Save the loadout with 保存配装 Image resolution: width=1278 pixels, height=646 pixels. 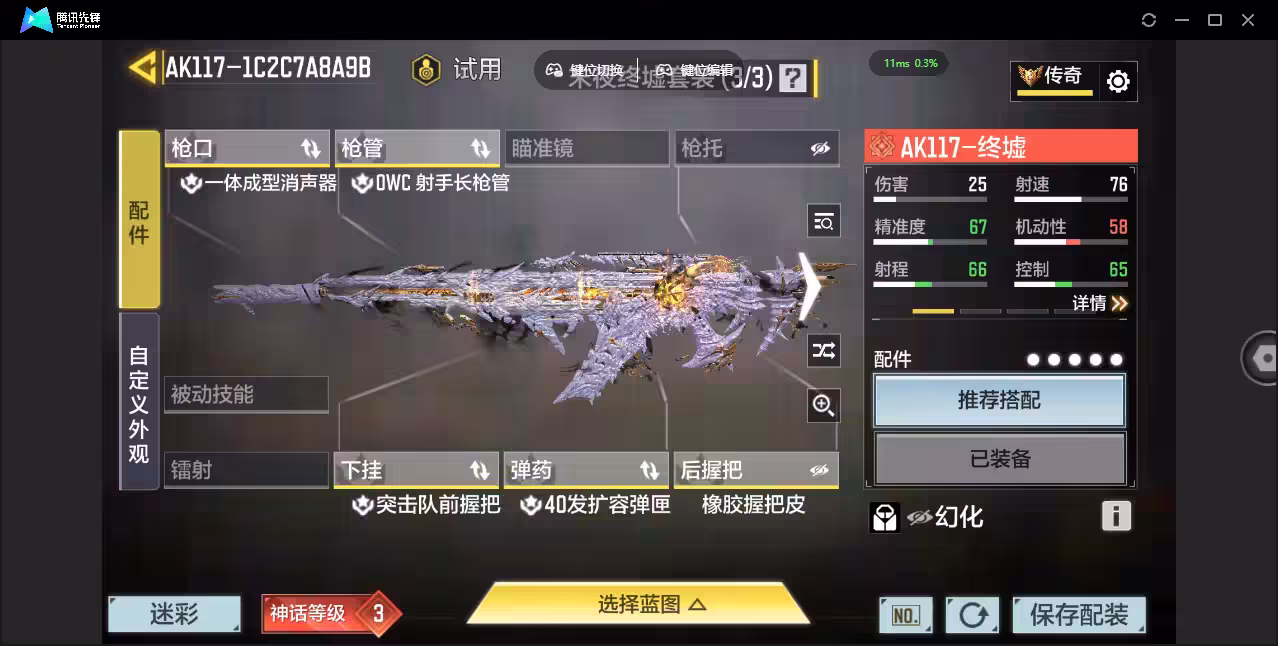point(1078,615)
